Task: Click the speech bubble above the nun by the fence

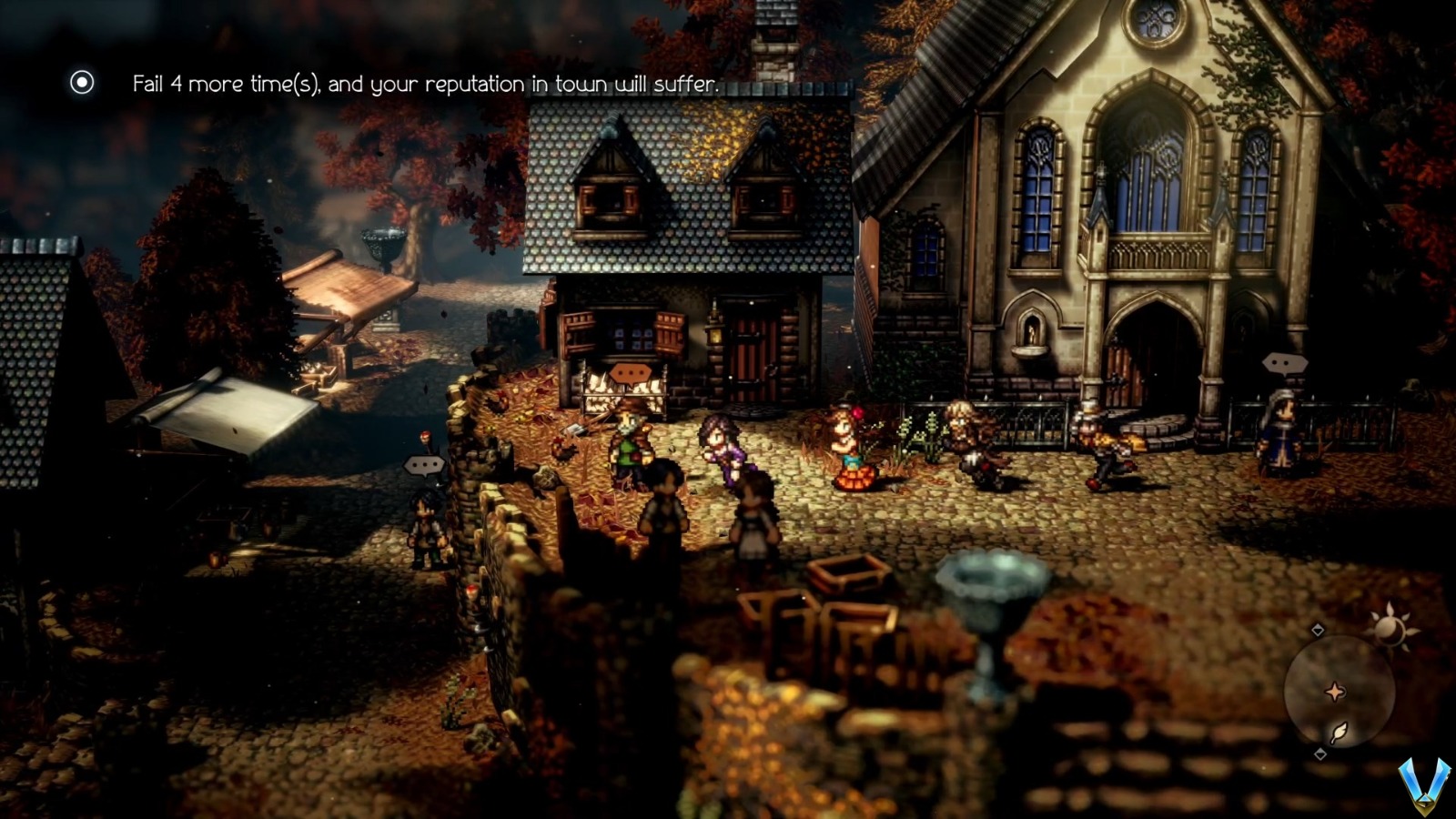Action: 1283,362
